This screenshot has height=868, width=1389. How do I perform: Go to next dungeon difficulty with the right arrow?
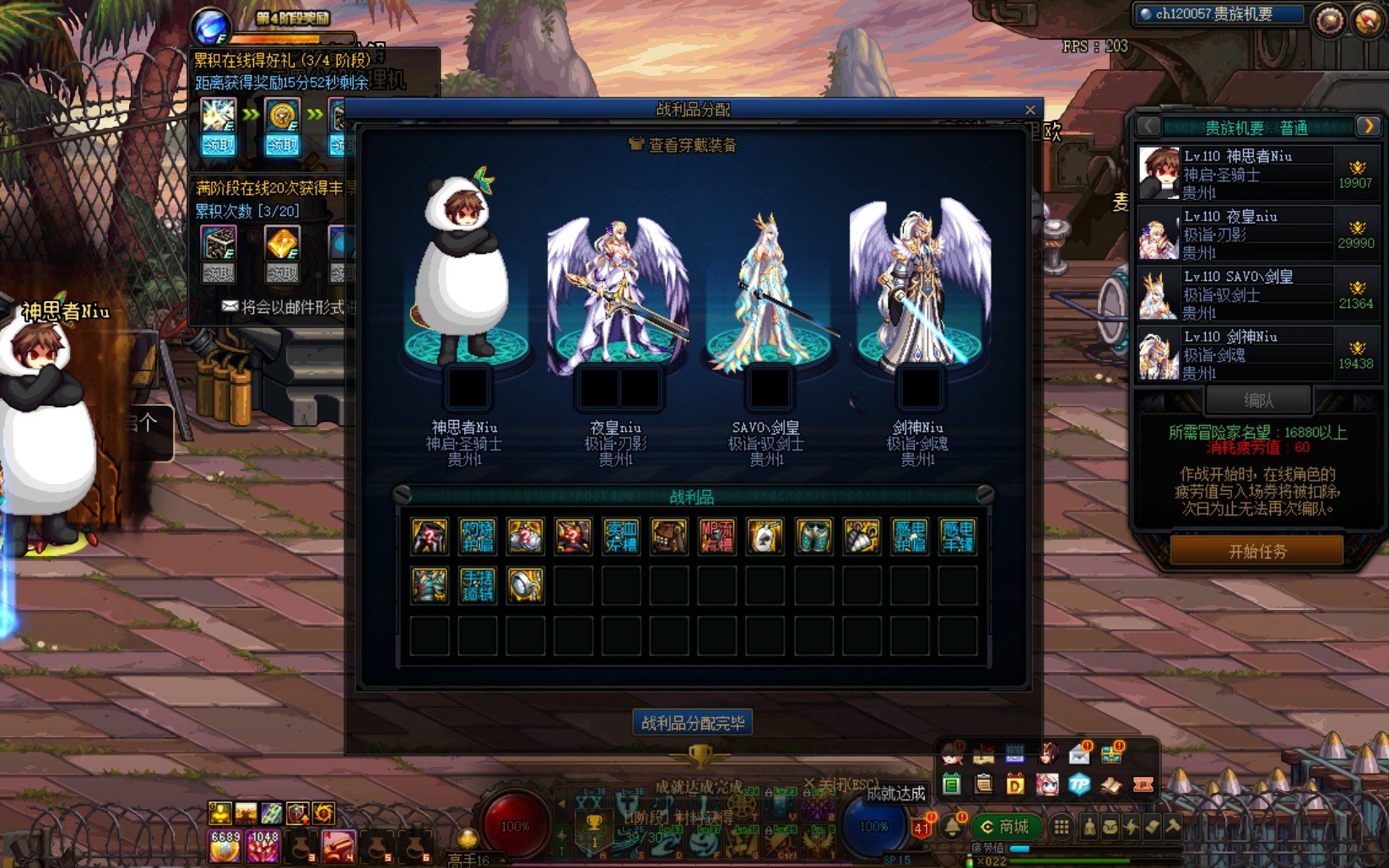pyautogui.click(x=1367, y=127)
